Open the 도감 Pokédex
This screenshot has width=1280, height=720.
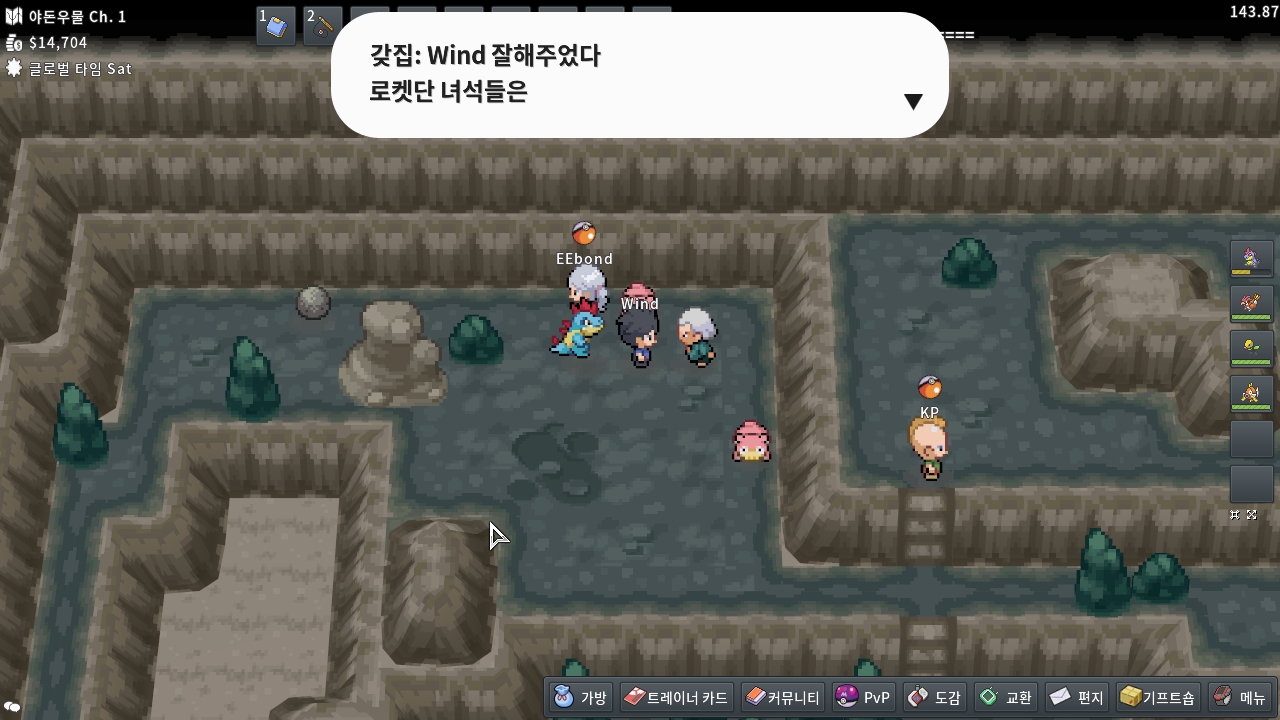pyautogui.click(x=934, y=697)
